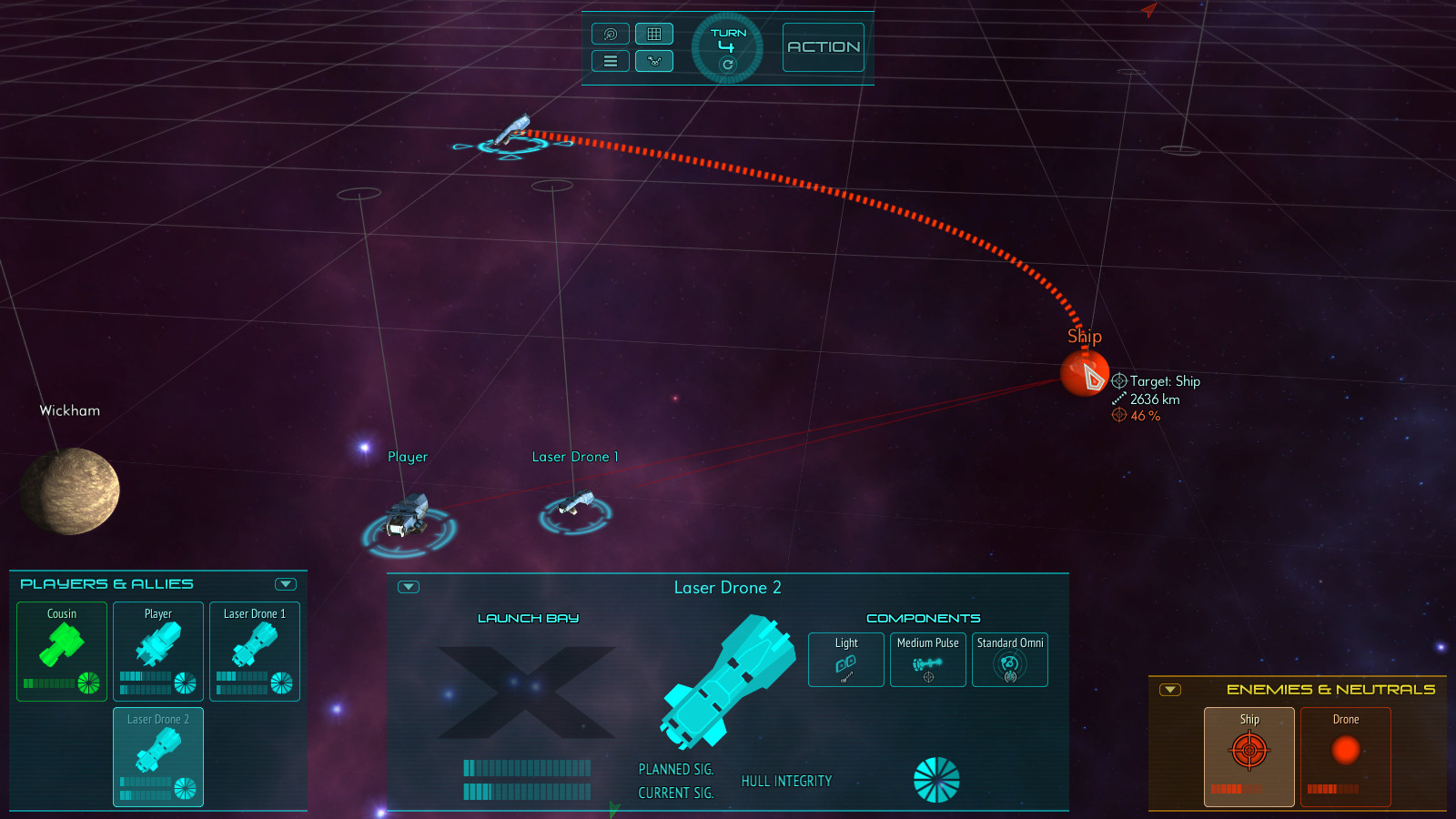Viewport: 1456px width, 819px height.
Task: Open the scanner/sensor icon in top toolbar
Action: (x=610, y=34)
